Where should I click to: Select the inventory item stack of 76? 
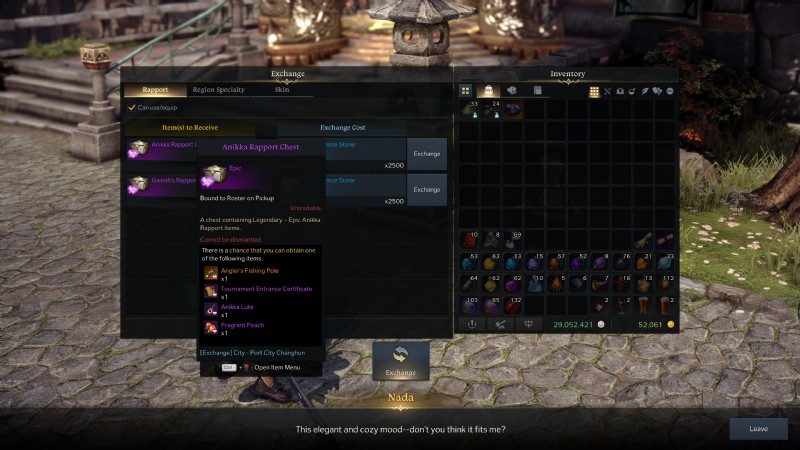click(623, 261)
